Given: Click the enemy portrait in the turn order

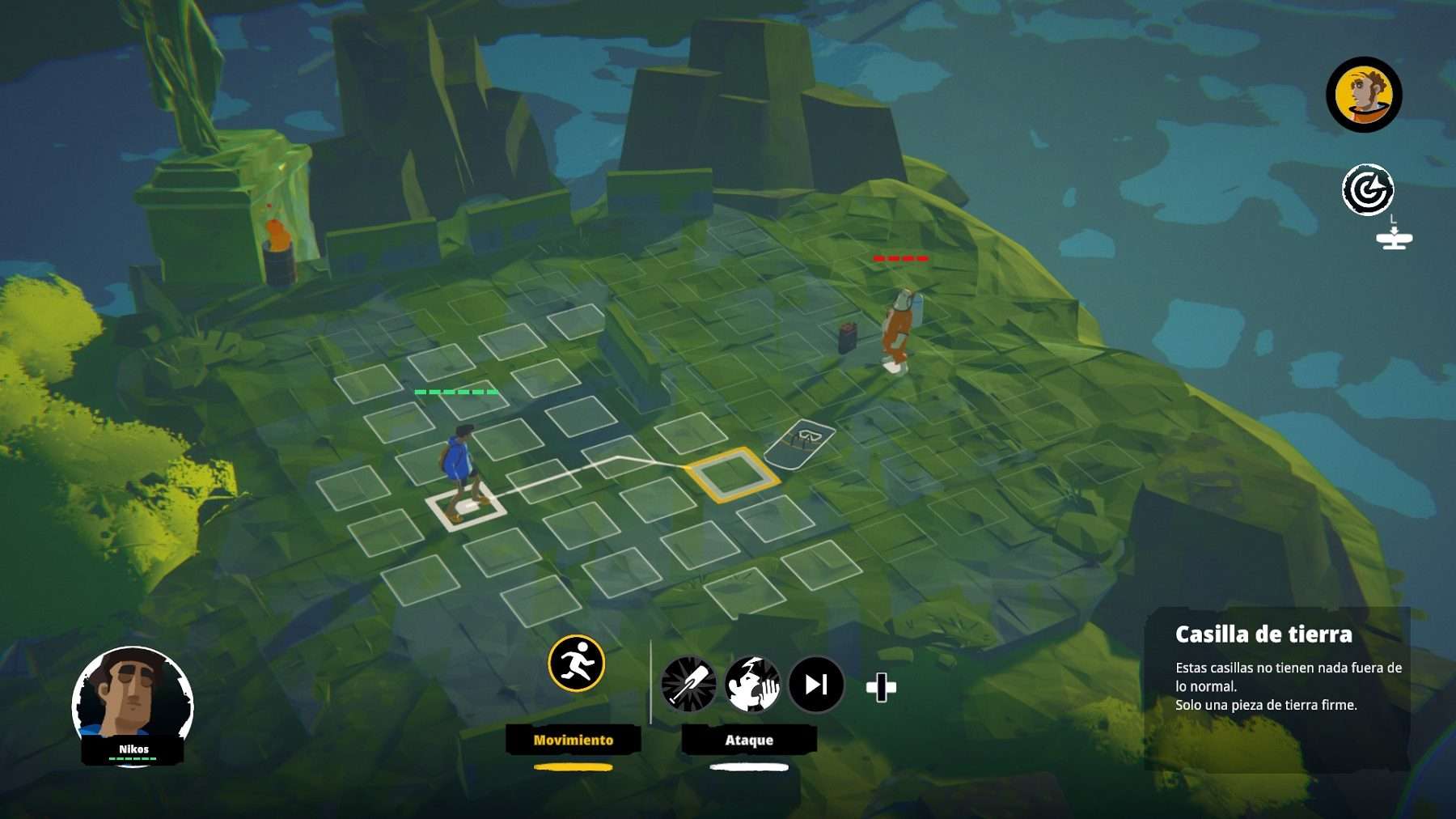Looking at the screenshot, I should 1364,95.
